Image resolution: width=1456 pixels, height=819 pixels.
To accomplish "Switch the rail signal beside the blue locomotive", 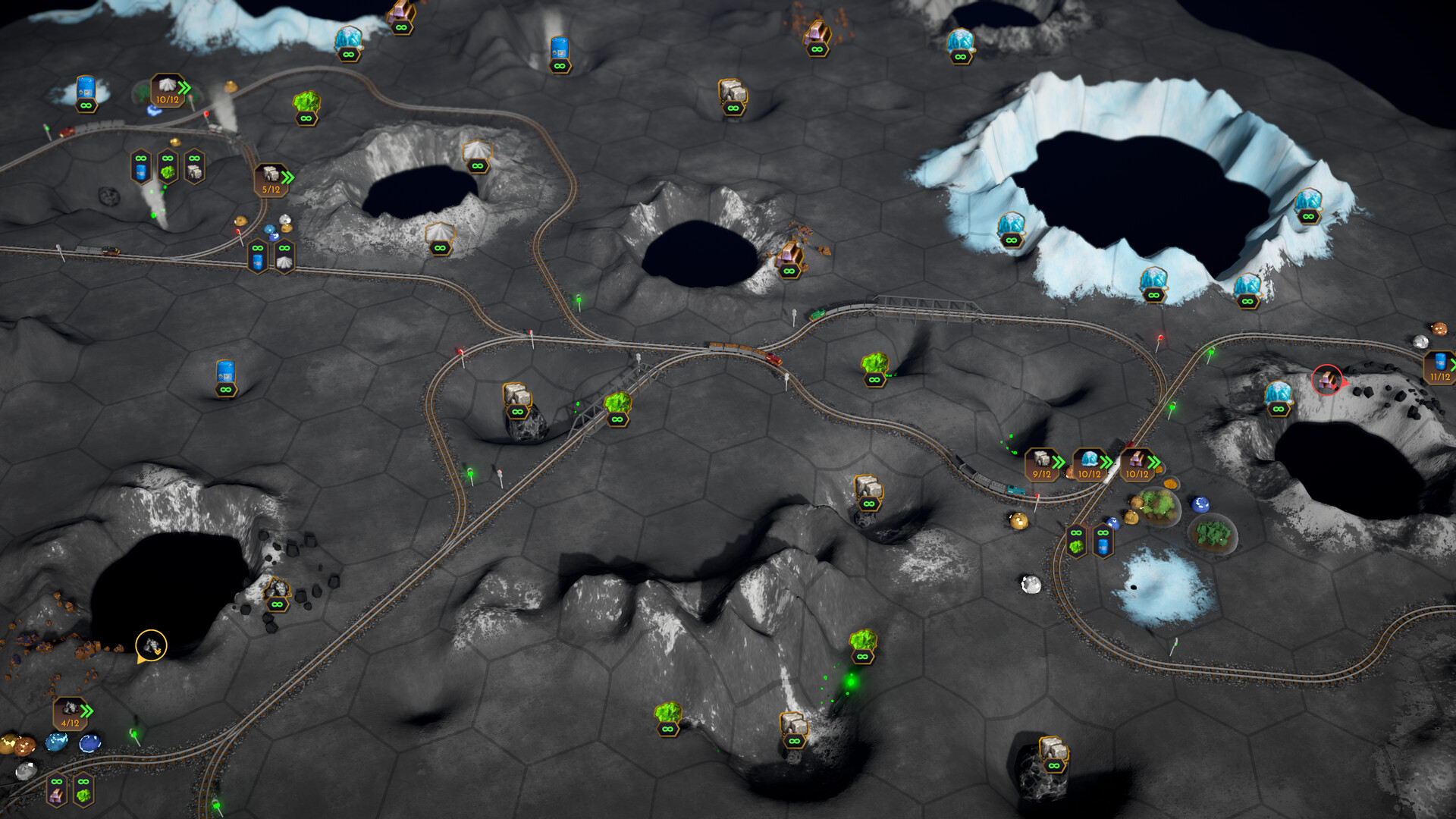I will 1036,498.
